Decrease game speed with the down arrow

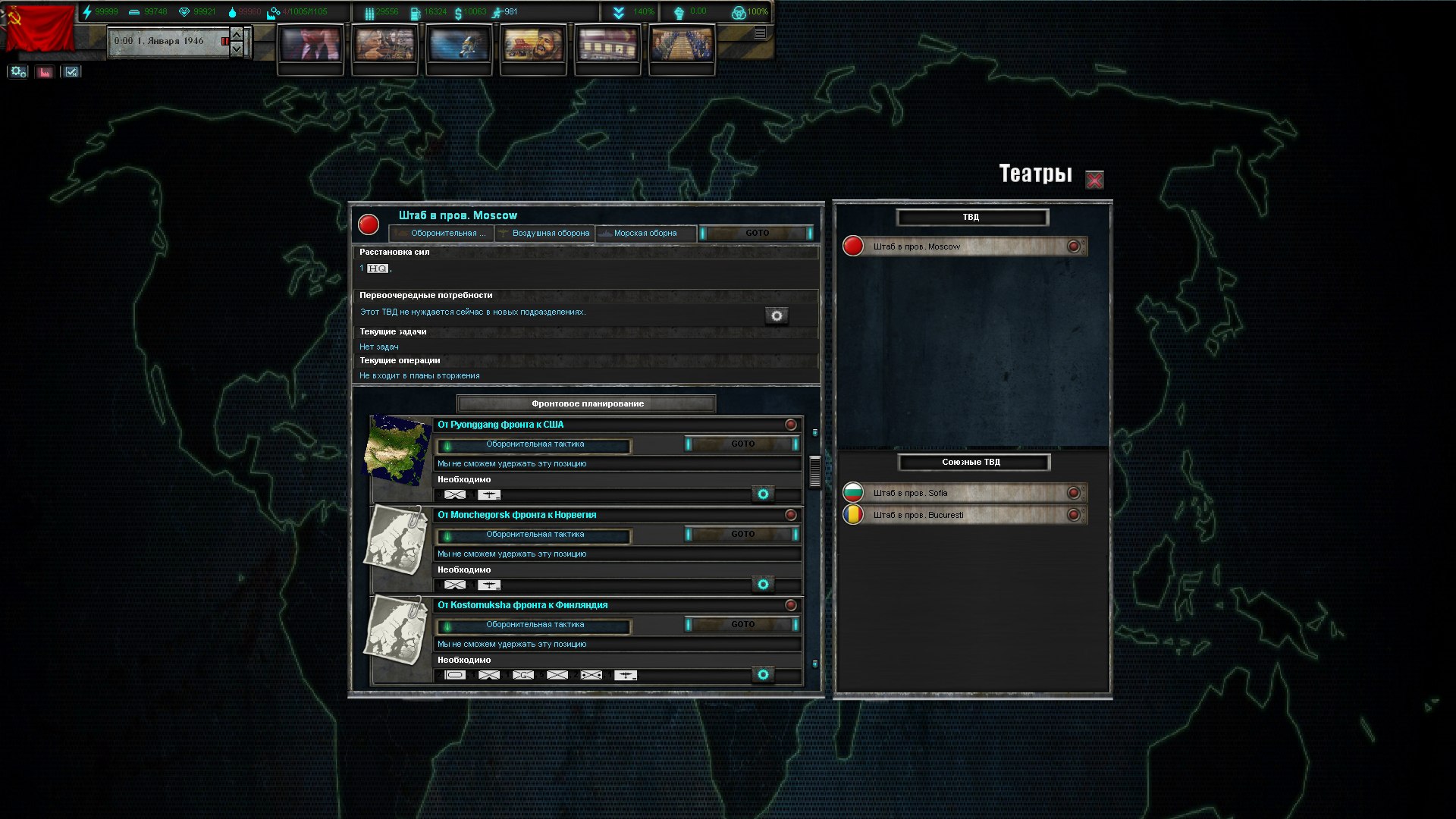[x=237, y=49]
